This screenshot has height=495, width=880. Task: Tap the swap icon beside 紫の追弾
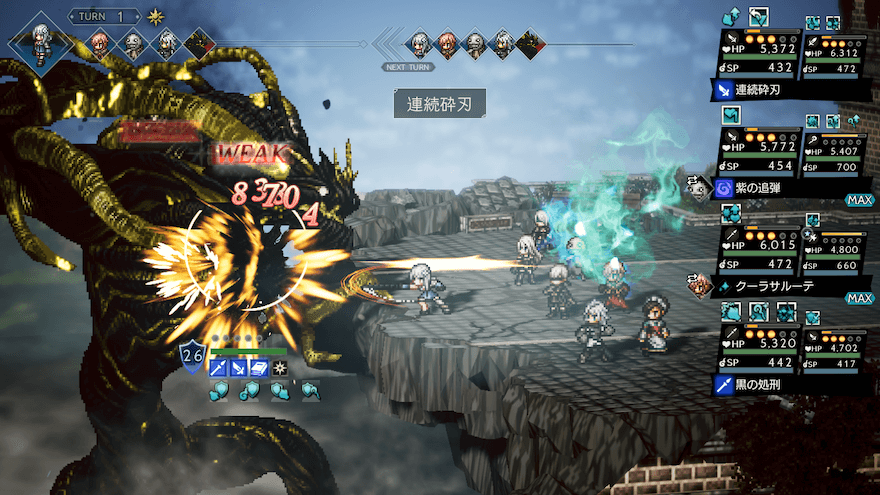pyautogui.click(x=696, y=187)
